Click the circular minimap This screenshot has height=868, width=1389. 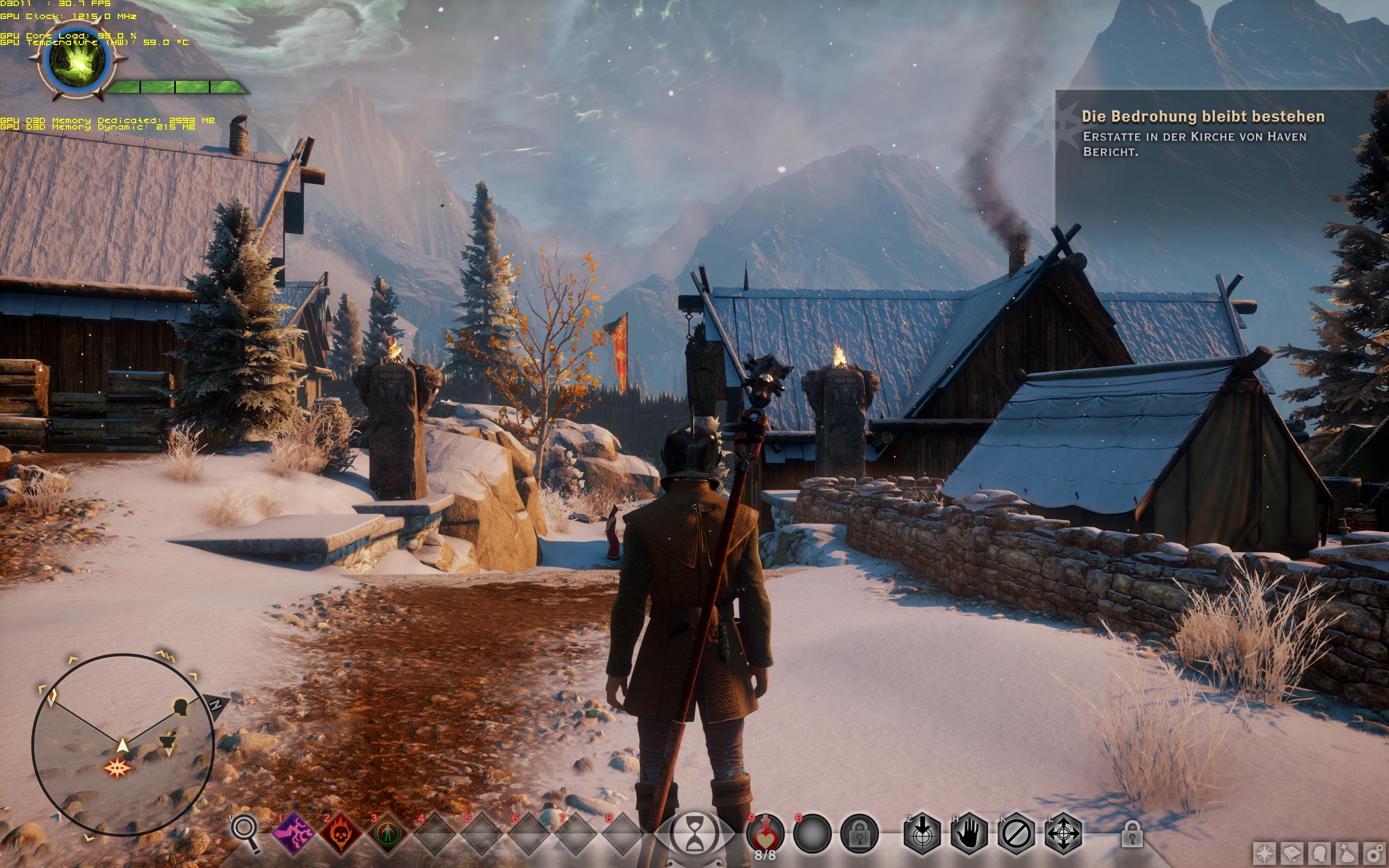(123, 745)
